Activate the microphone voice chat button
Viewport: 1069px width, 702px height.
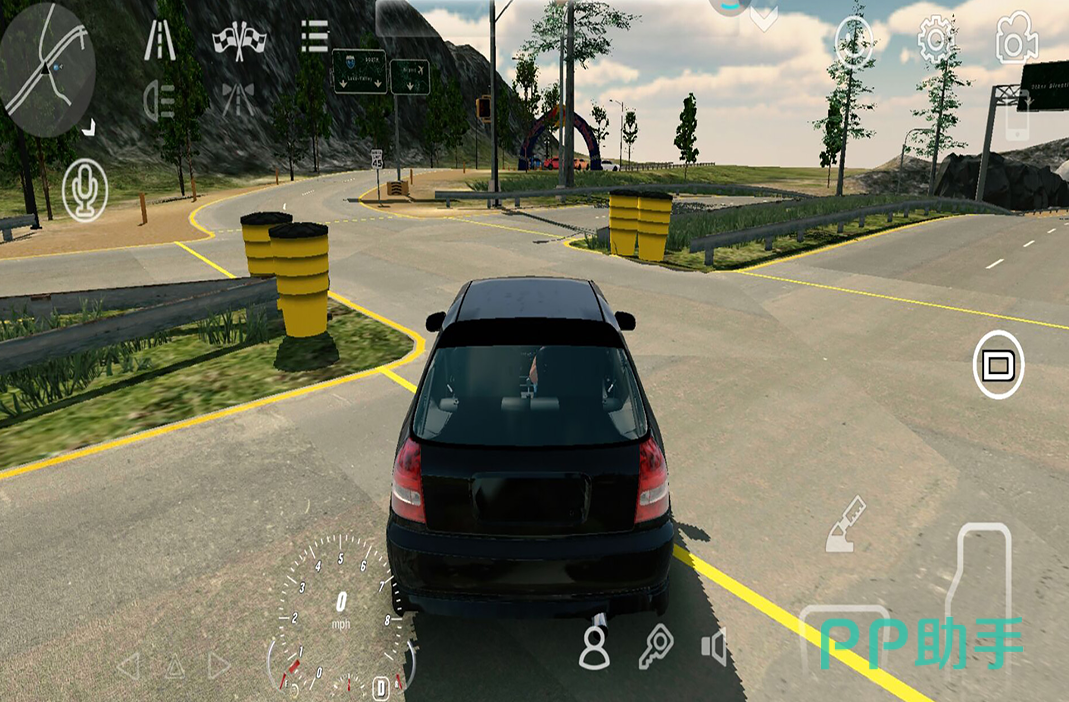coord(85,190)
